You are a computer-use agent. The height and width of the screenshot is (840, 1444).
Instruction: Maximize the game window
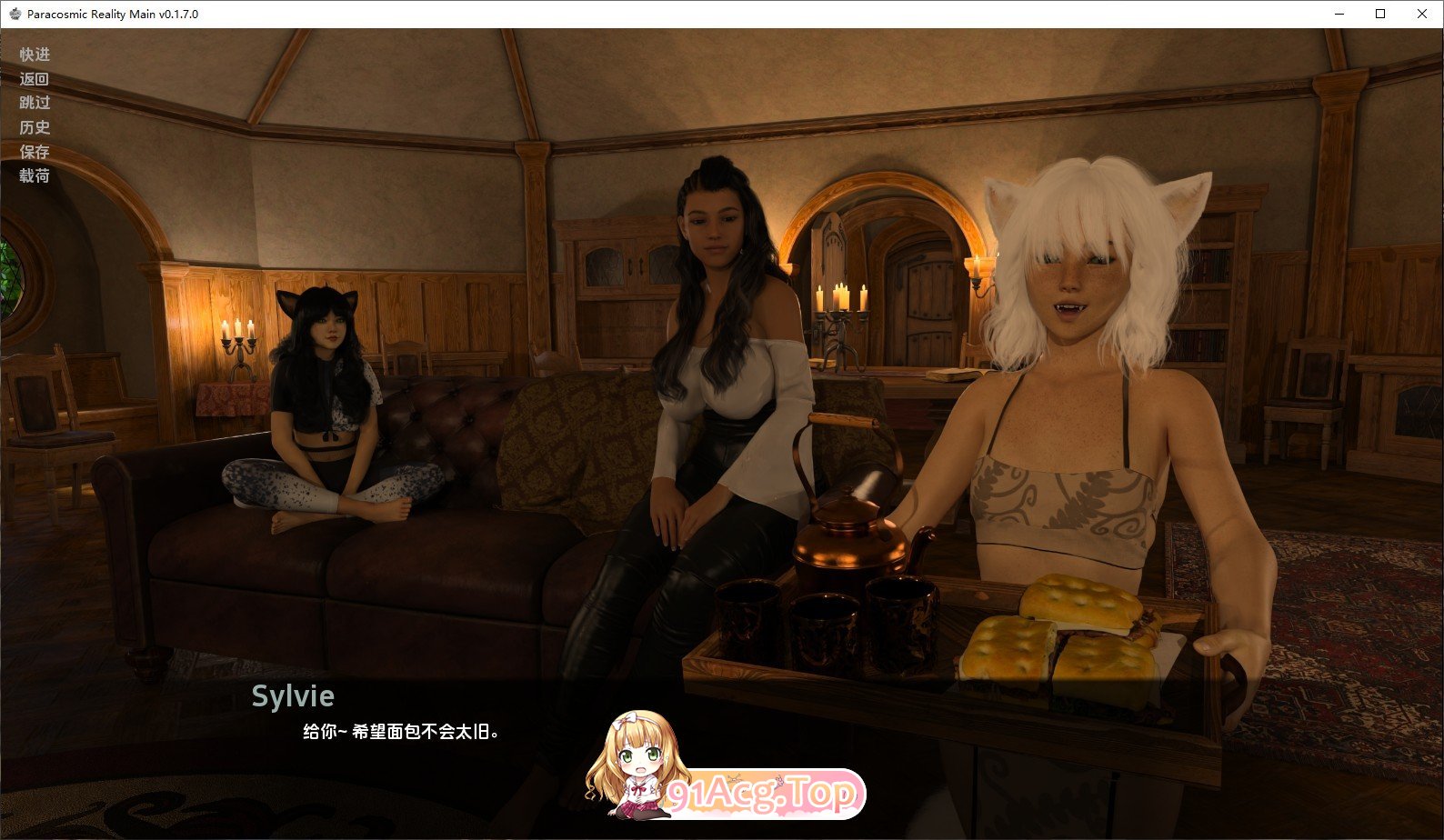tap(1379, 14)
